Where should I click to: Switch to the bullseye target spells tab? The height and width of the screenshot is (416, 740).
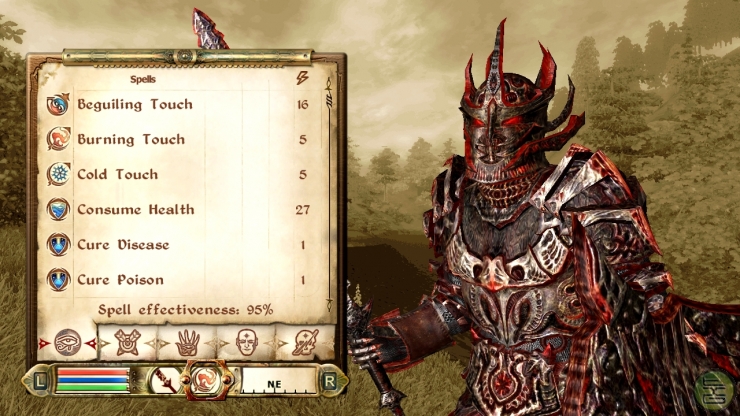pyautogui.click(x=126, y=342)
